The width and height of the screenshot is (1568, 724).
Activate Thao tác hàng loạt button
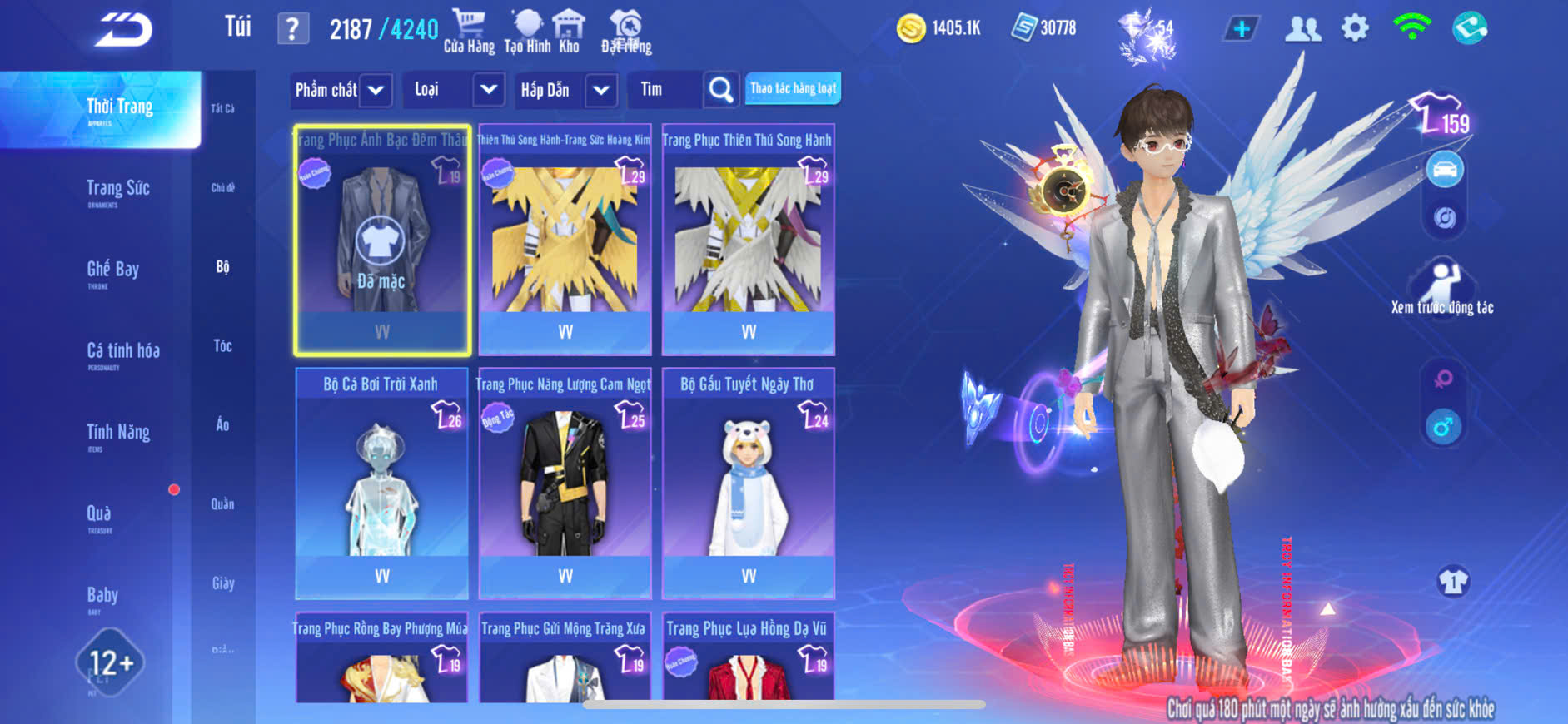[x=793, y=88]
